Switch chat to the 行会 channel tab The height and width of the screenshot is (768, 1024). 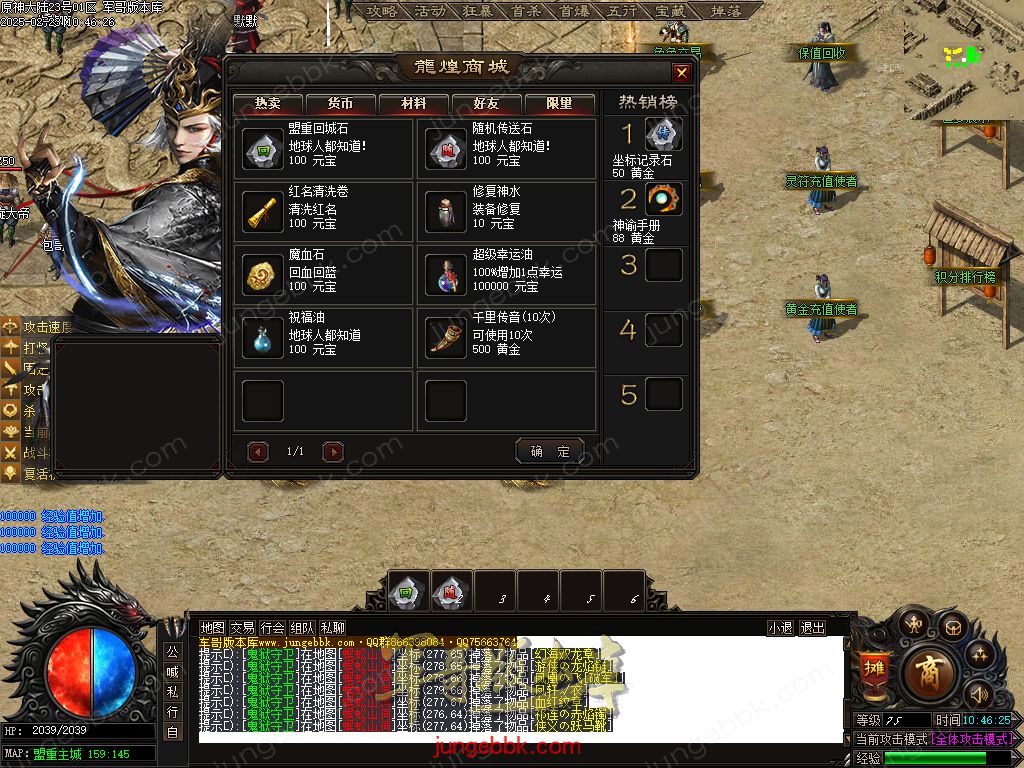pos(272,628)
